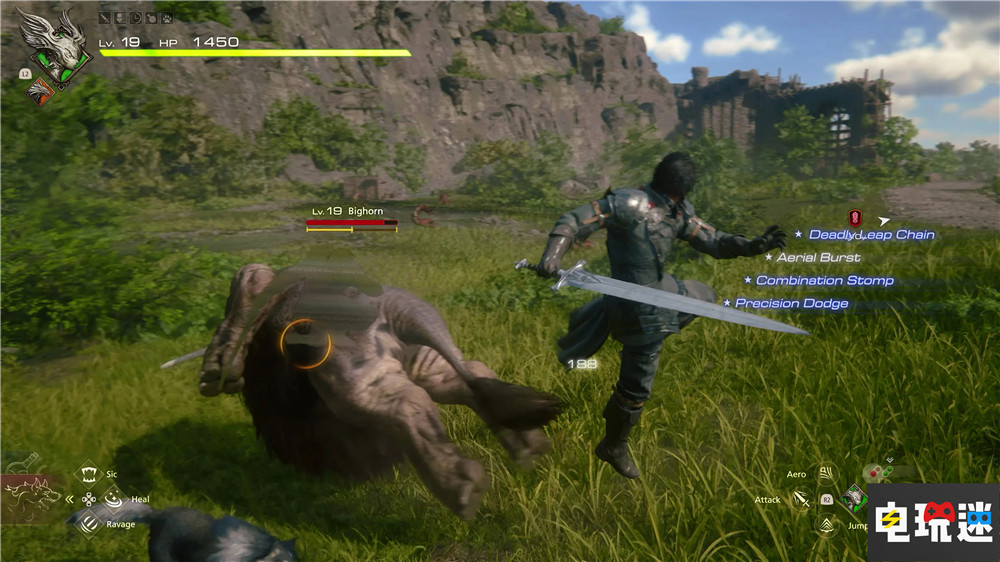
Task: Use the Attack sword icon
Action: [801, 498]
